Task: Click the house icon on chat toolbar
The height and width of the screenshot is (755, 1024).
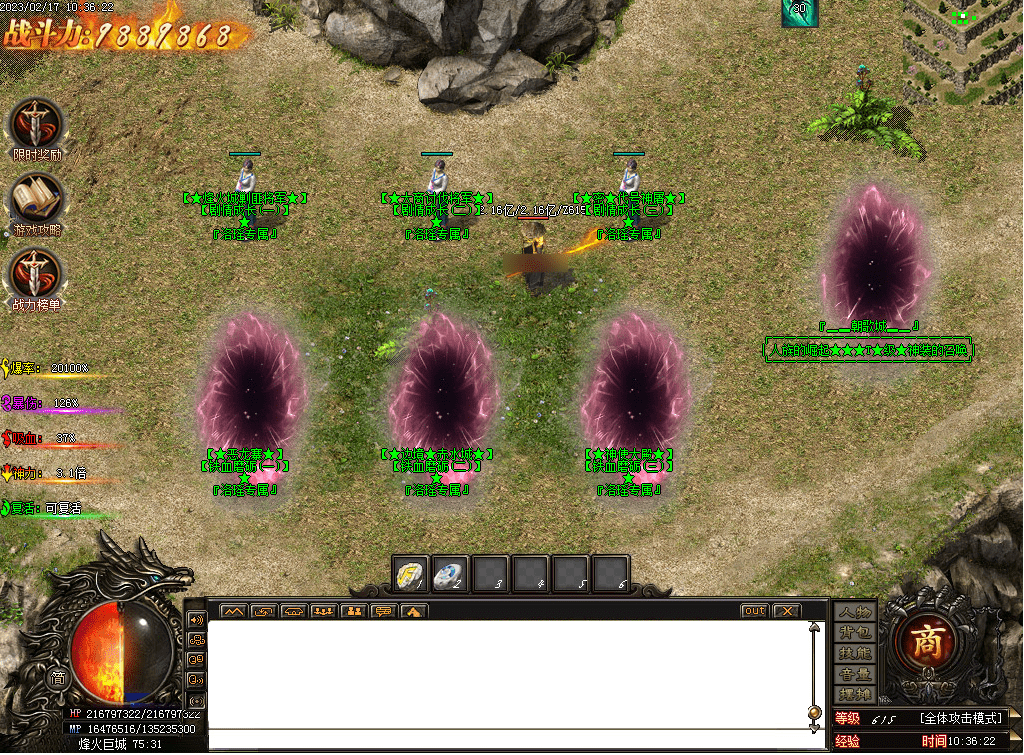Action: click(x=414, y=611)
